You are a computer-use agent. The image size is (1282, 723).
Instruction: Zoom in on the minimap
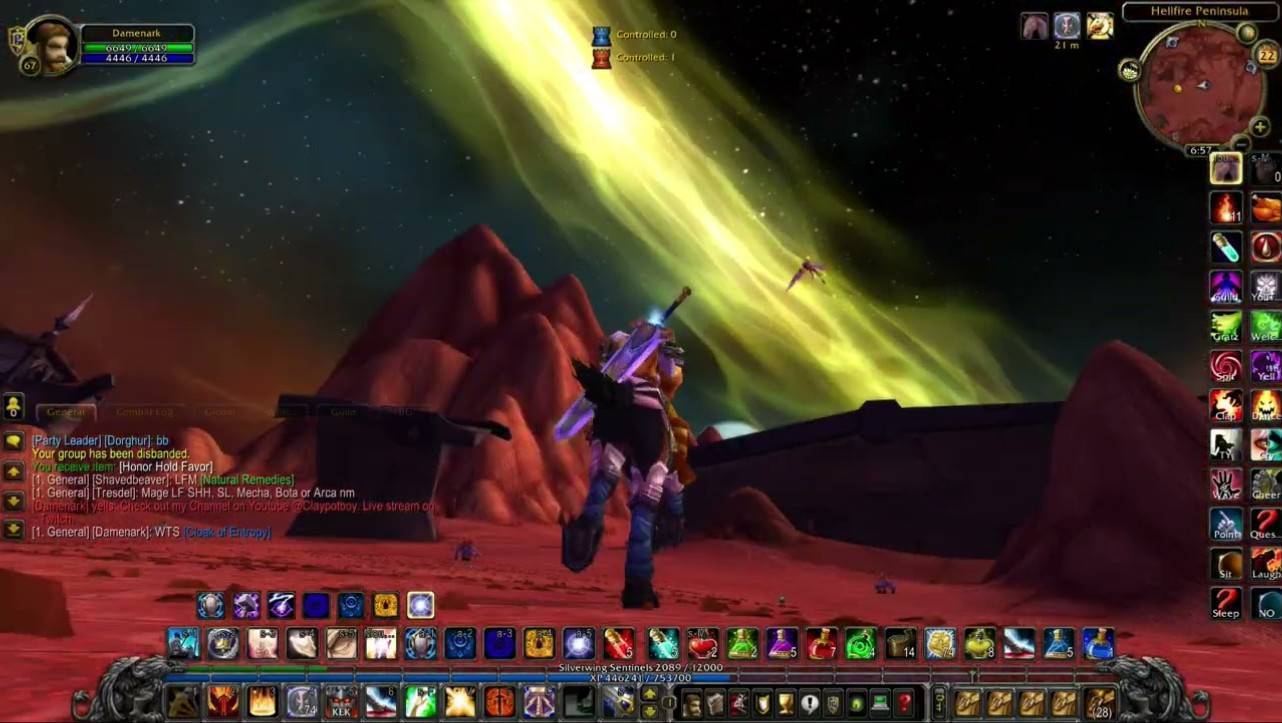point(1260,127)
